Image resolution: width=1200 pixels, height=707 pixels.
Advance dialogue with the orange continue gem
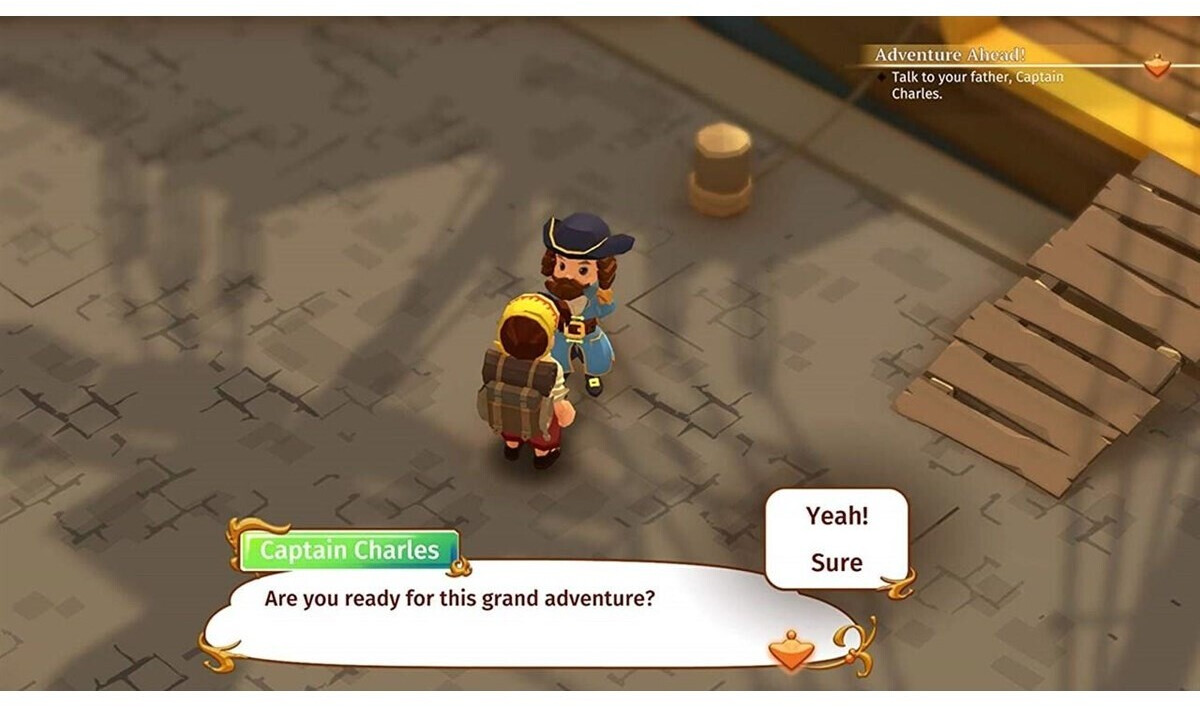[x=791, y=651]
